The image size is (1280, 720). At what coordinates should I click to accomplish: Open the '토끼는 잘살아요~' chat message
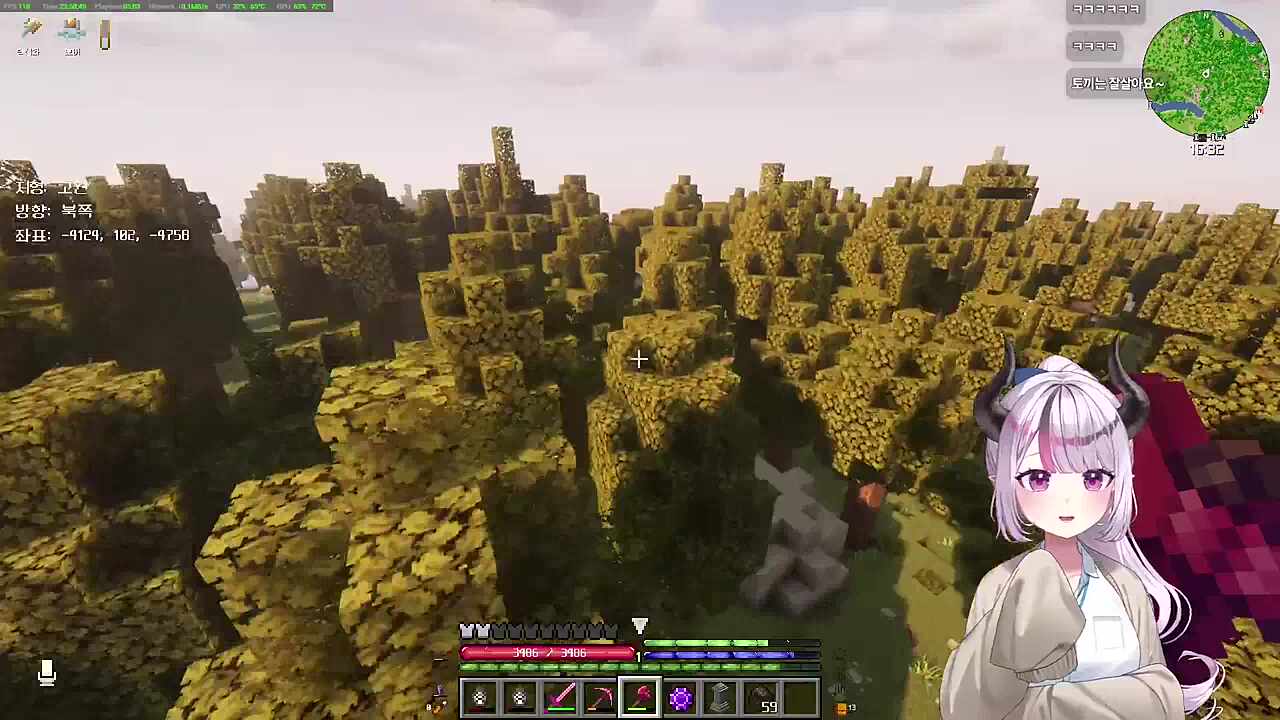click(x=1117, y=84)
